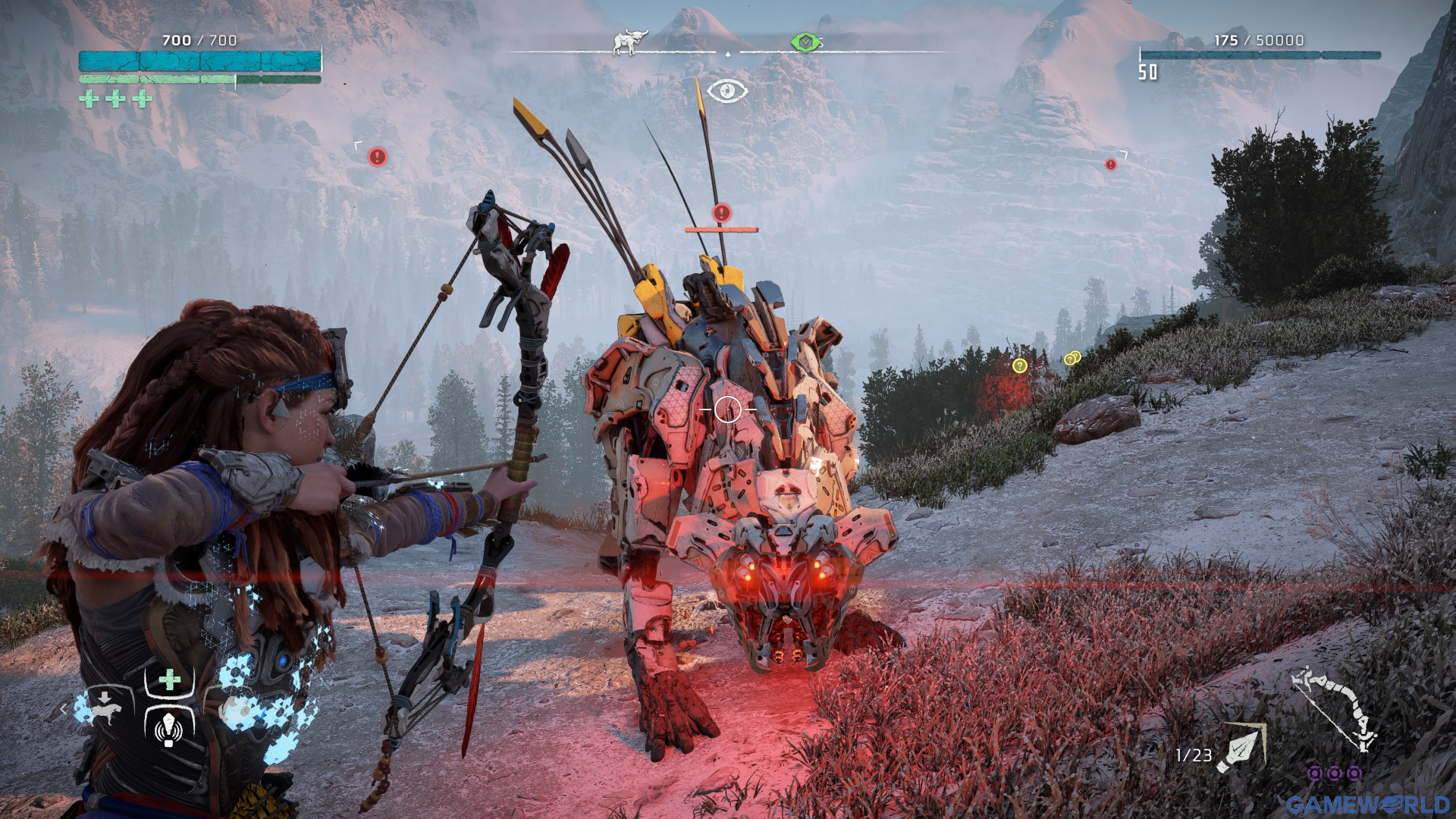Viewport: 1456px width, 819px height.
Task: Select the arrowhead ammo type icon
Action: pyautogui.click(x=1241, y=748)
